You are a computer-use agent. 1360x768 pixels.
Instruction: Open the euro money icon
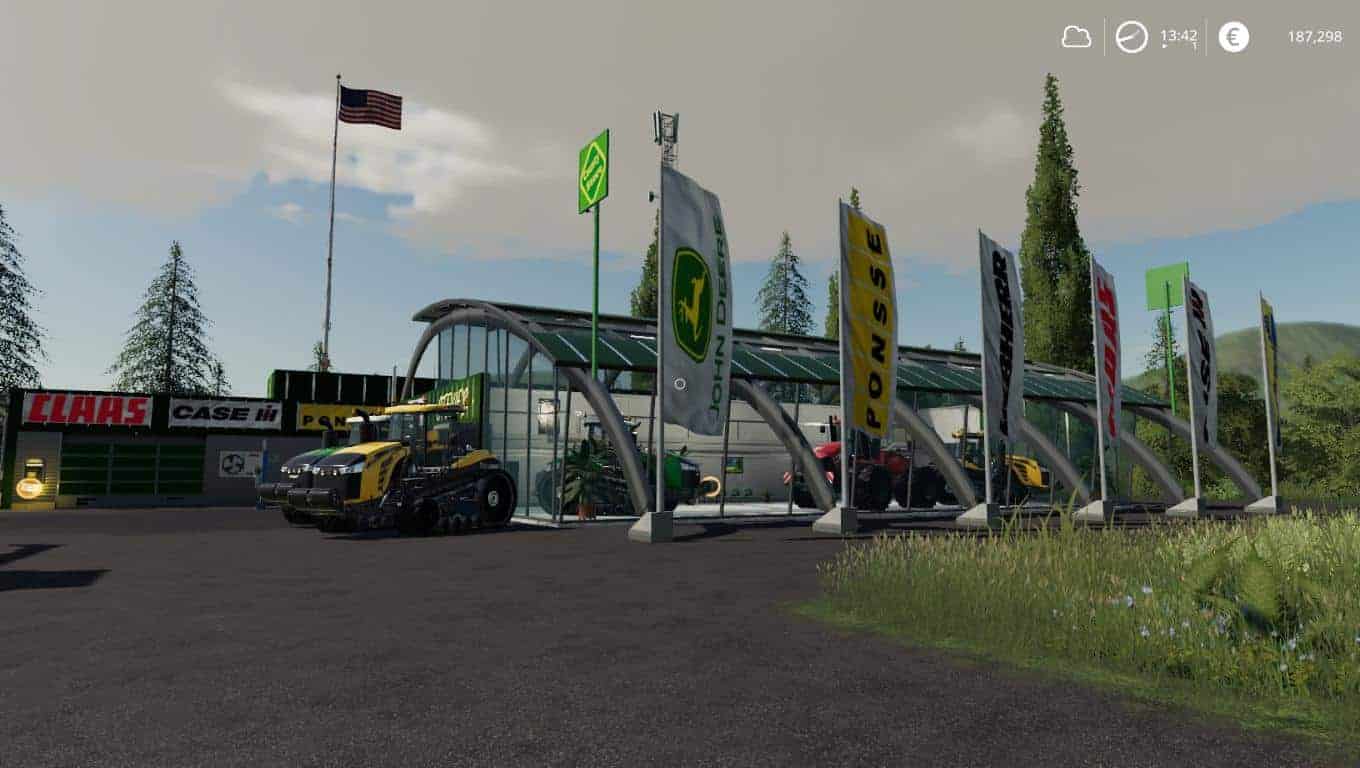1233,37
